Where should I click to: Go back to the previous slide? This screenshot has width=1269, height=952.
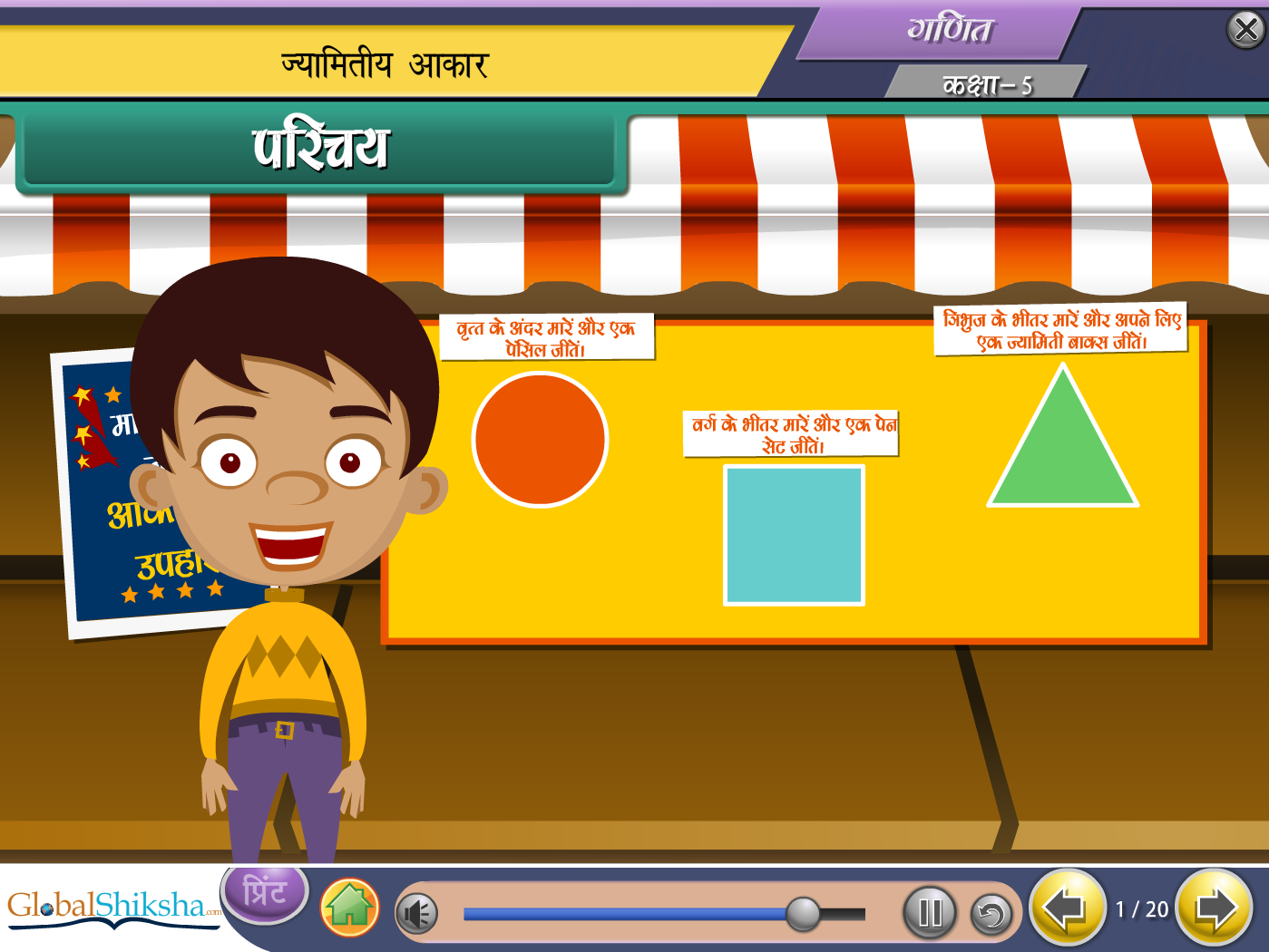(x=1067, y=908)
